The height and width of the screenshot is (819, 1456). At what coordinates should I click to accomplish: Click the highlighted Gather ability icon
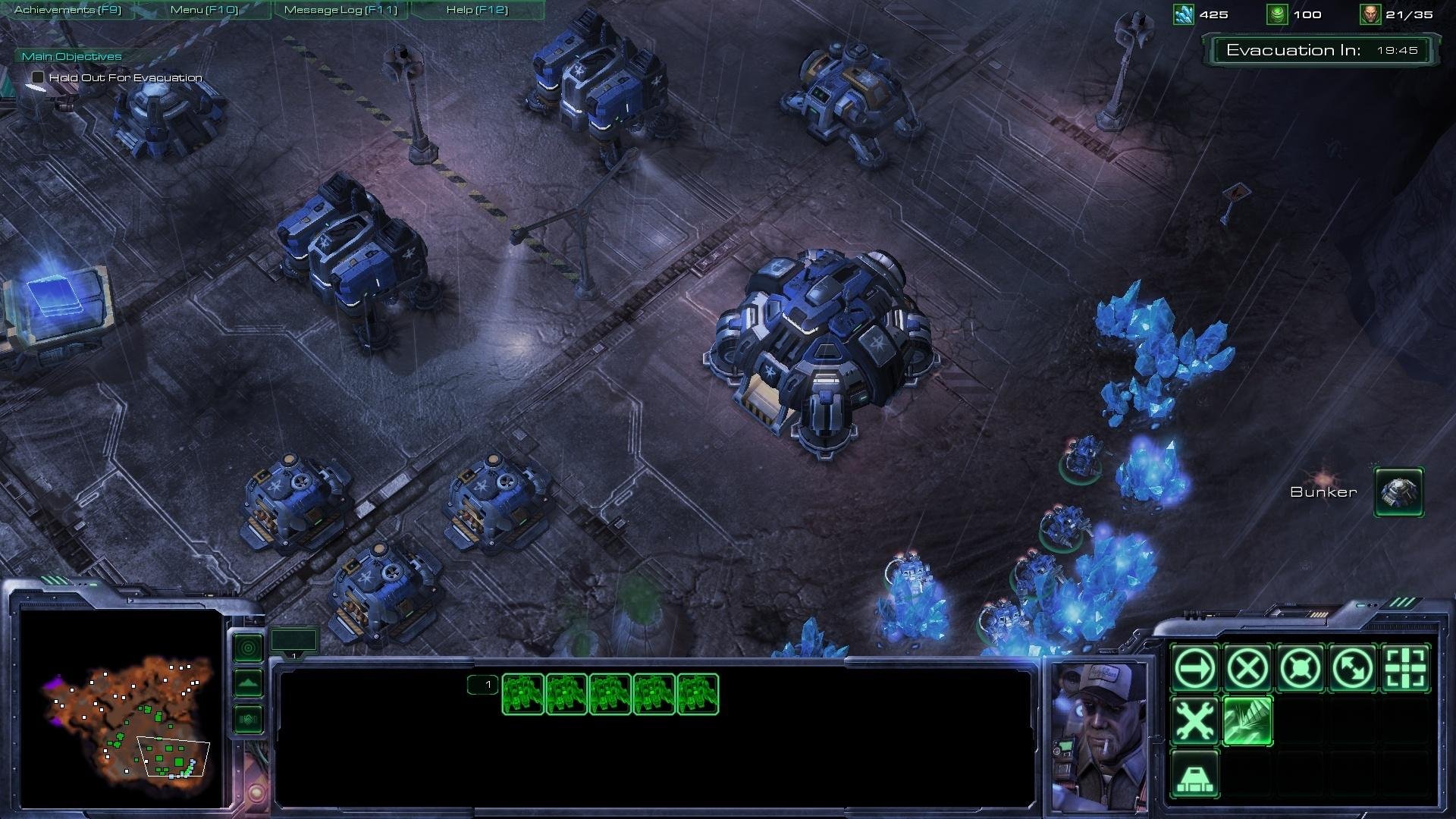click(1247, 721)
